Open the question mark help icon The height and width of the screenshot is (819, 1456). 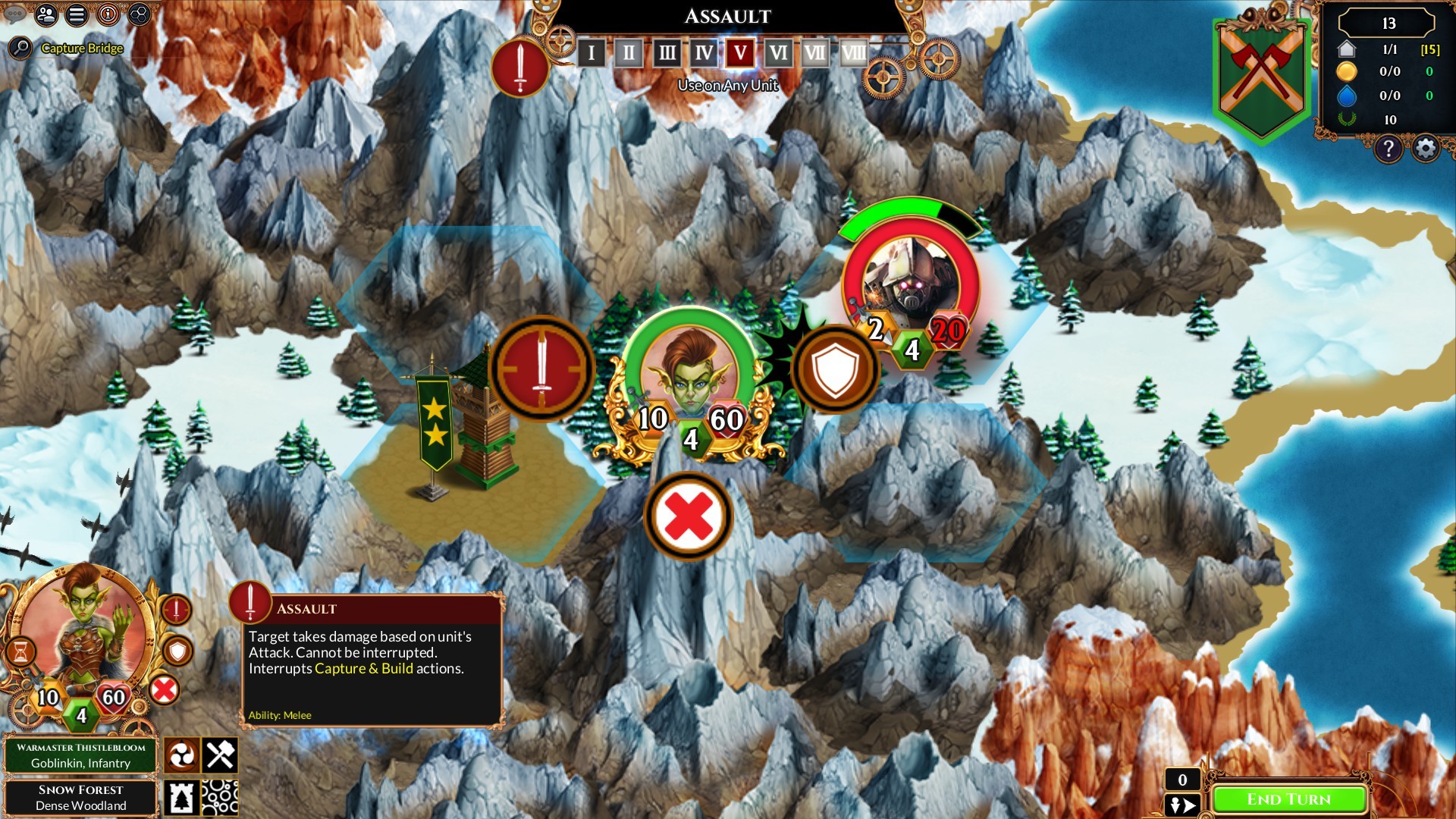1389,149
